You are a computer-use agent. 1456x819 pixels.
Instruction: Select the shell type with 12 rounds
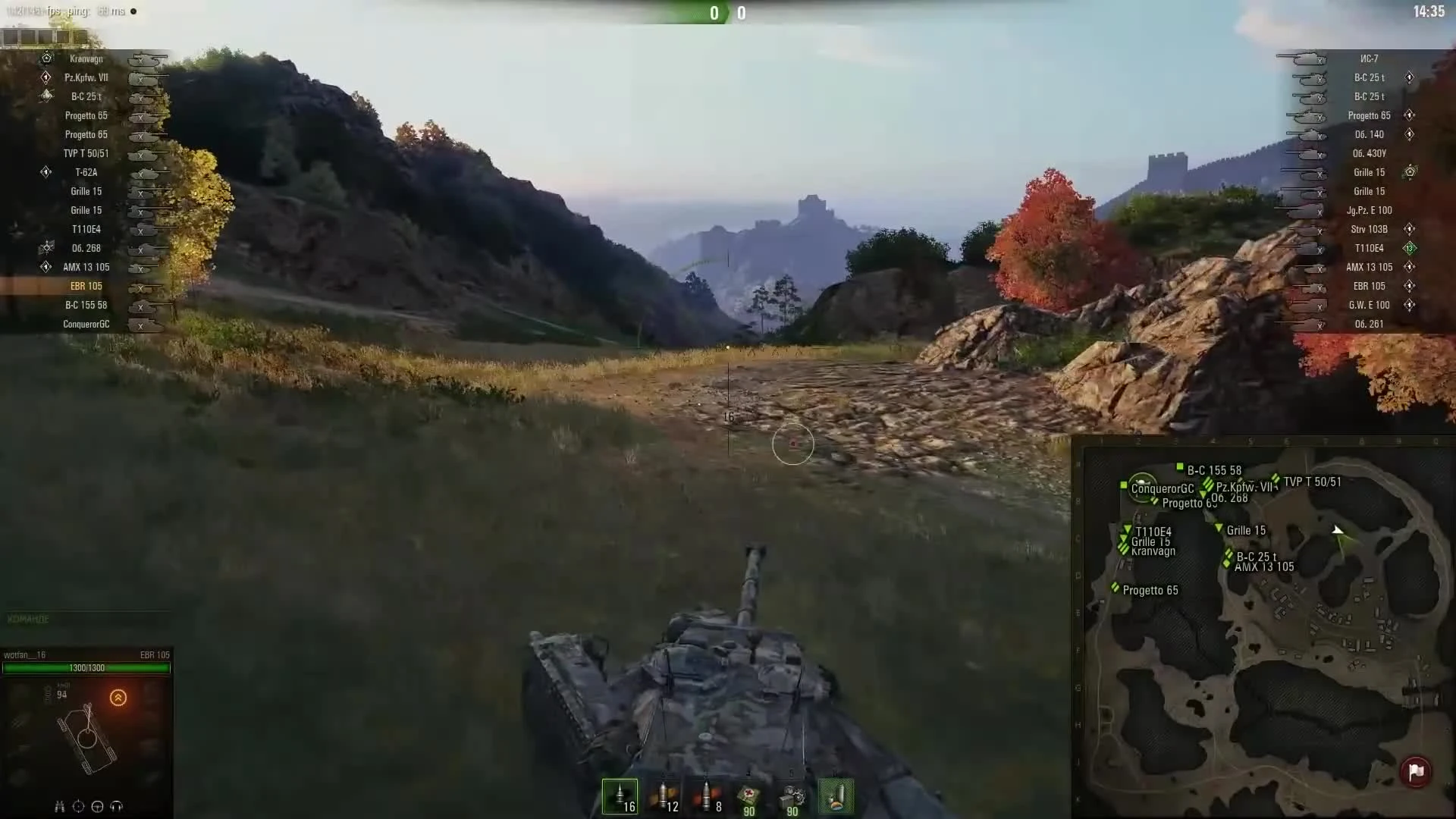(665, 798)
